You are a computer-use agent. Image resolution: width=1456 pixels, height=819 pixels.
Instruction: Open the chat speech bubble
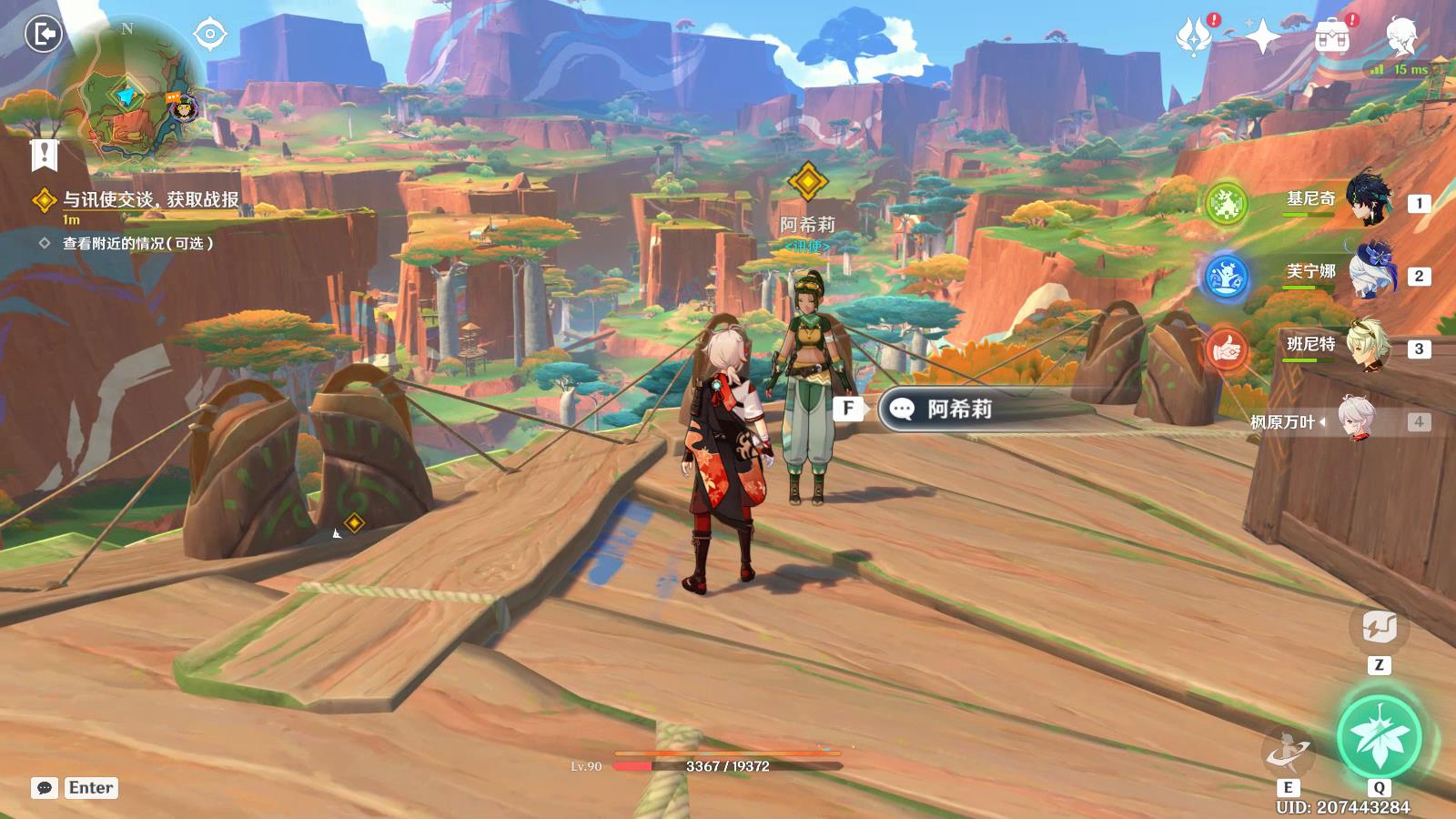[x=45, y=788]
